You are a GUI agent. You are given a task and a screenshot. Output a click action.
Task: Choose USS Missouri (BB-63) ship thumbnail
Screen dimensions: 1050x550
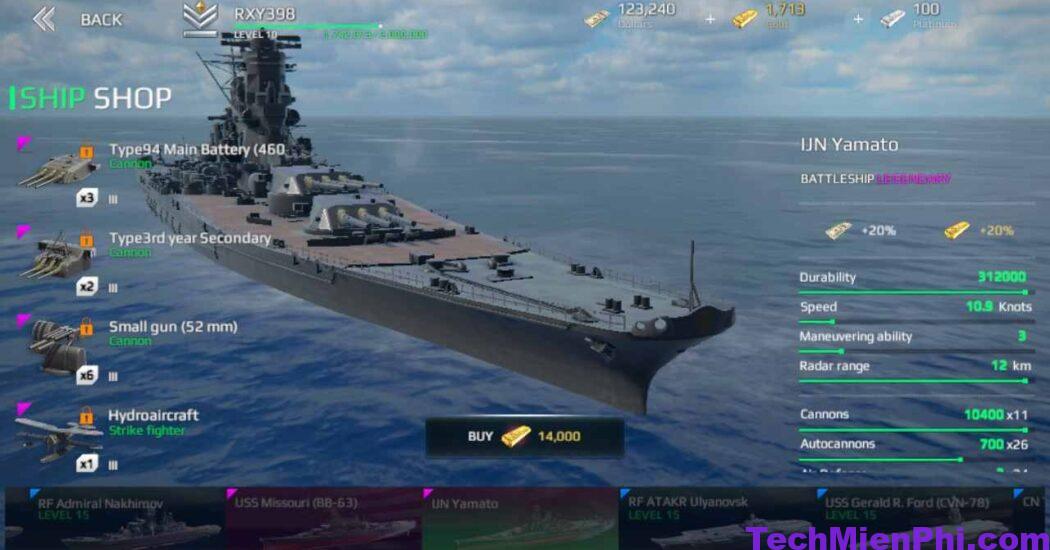pos(322,518)
